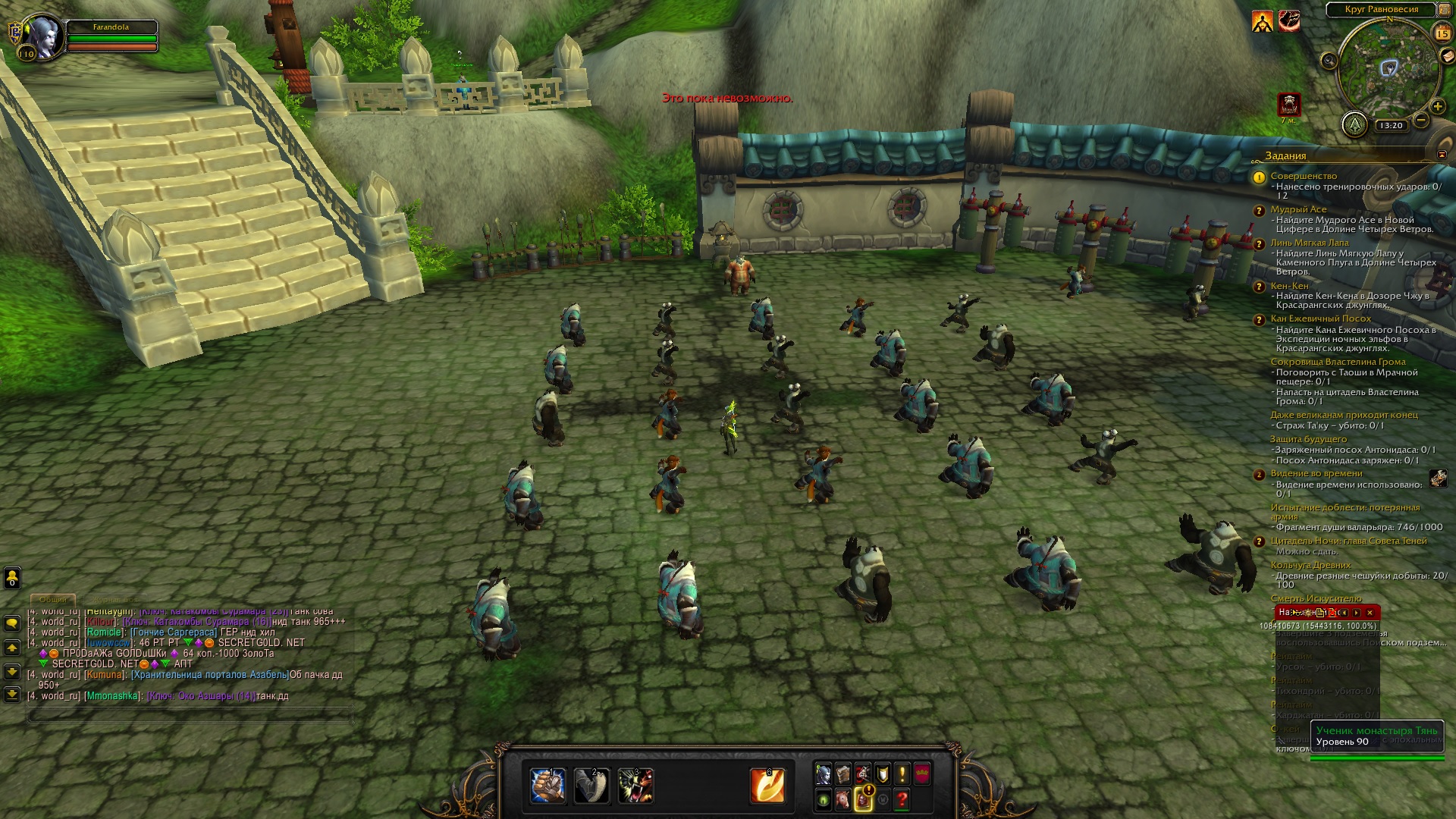The image size is (1456, 819).
Task: Open the mounts collection horse icon
Action: [843, 799]
